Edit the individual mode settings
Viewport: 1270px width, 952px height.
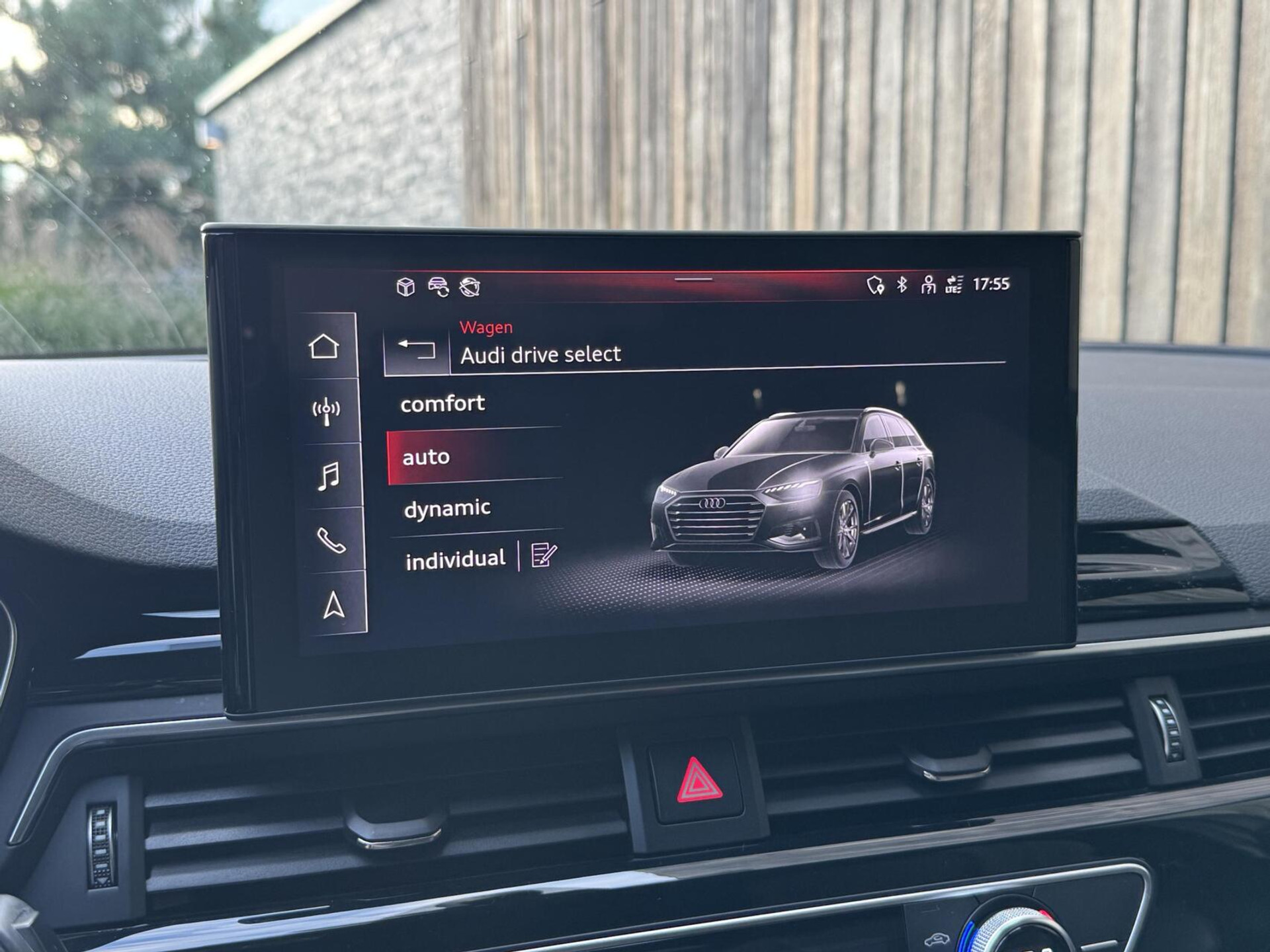pyautogui.click(x=544, y=555)
